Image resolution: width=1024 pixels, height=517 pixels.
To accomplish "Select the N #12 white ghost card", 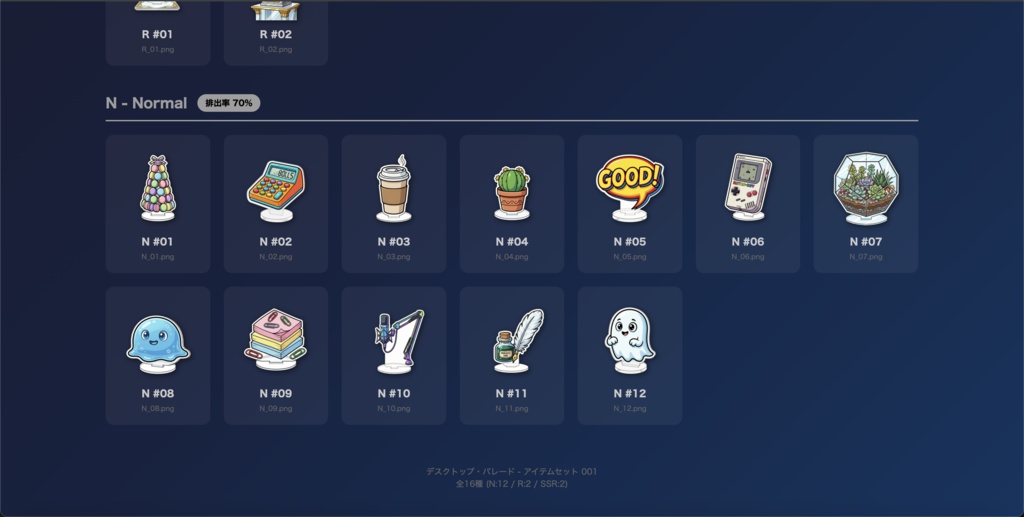I will [630, 355].
